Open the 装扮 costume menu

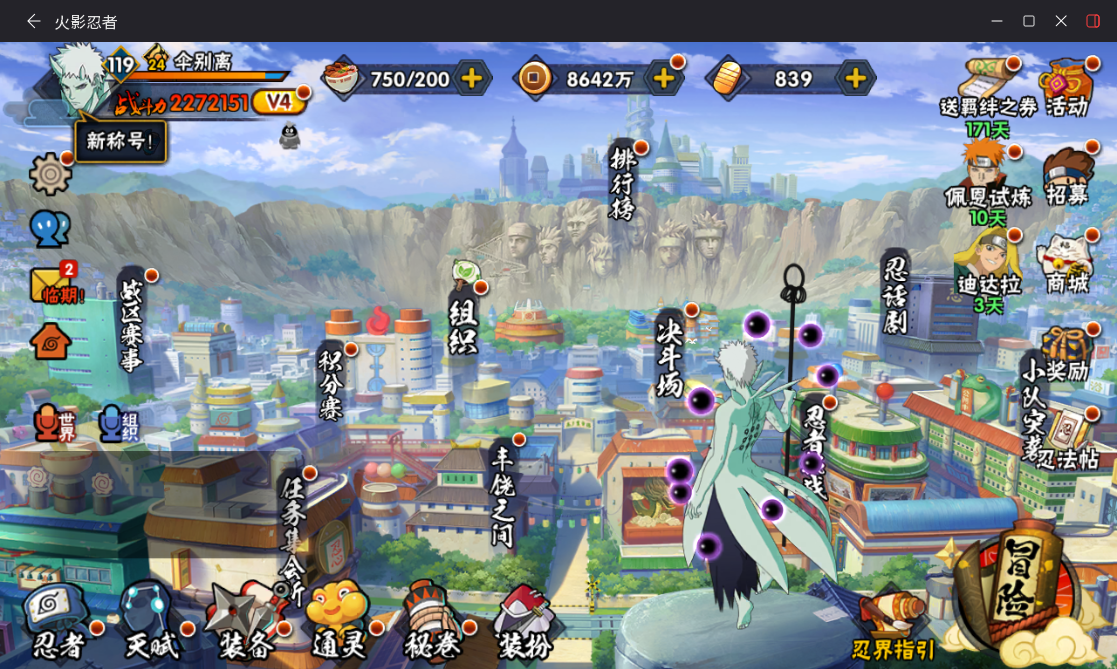coord(524,622)
